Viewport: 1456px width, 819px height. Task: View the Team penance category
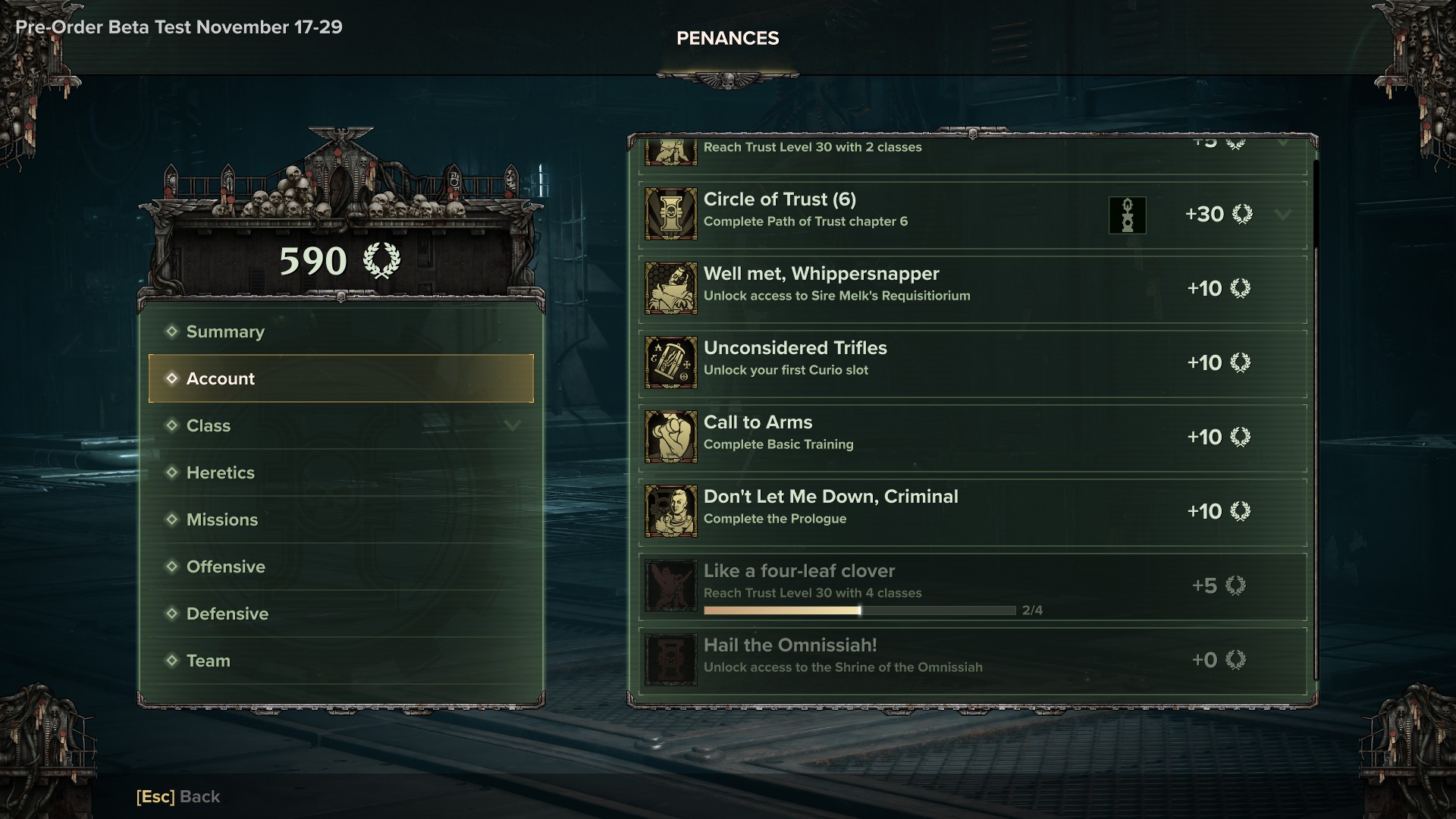click(x=209, y=661)
